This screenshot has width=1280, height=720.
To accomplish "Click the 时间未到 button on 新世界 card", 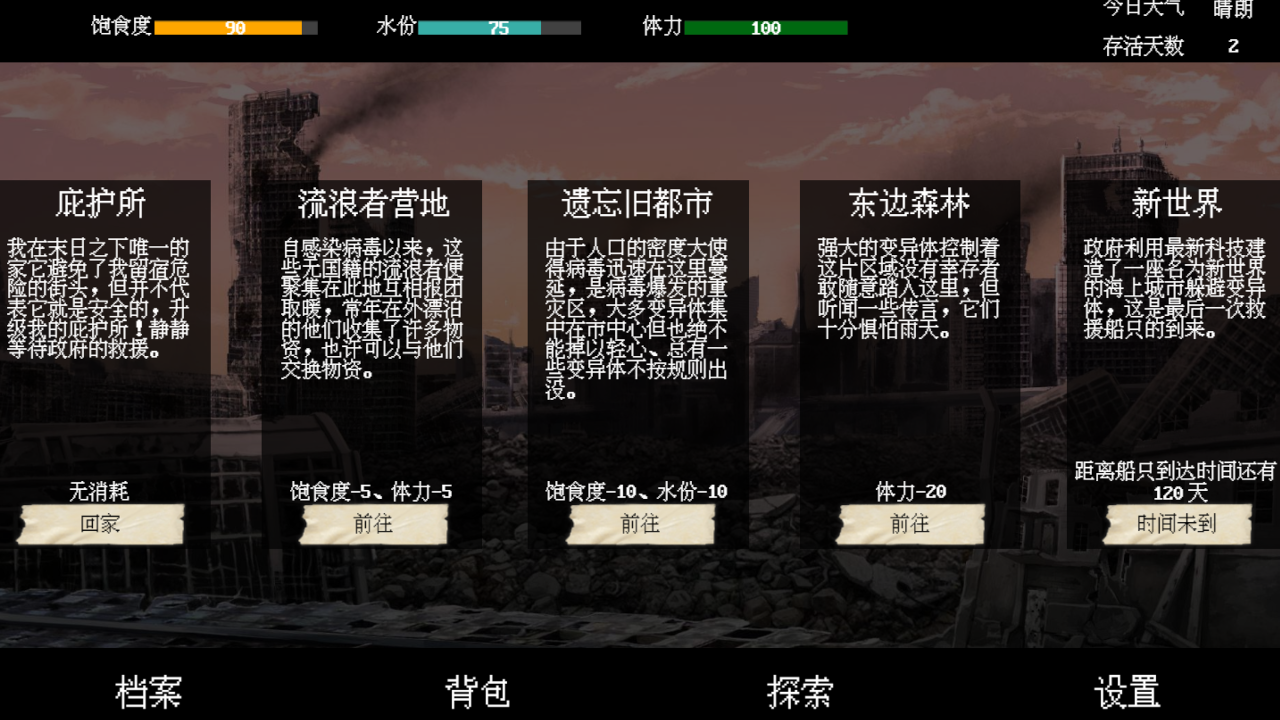I will [1177, 524].
